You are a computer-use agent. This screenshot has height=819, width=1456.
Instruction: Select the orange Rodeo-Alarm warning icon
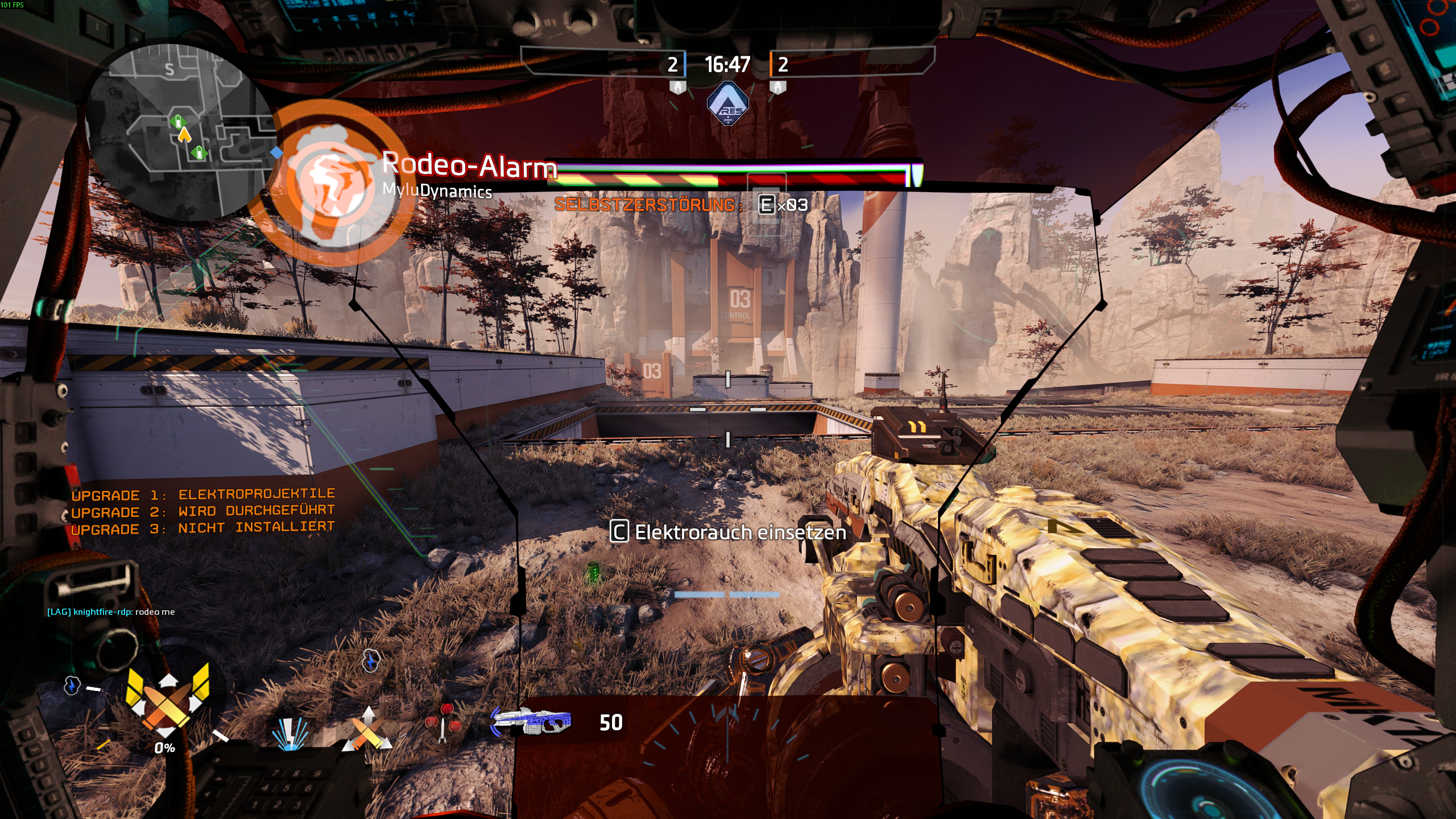coord(329,183)
